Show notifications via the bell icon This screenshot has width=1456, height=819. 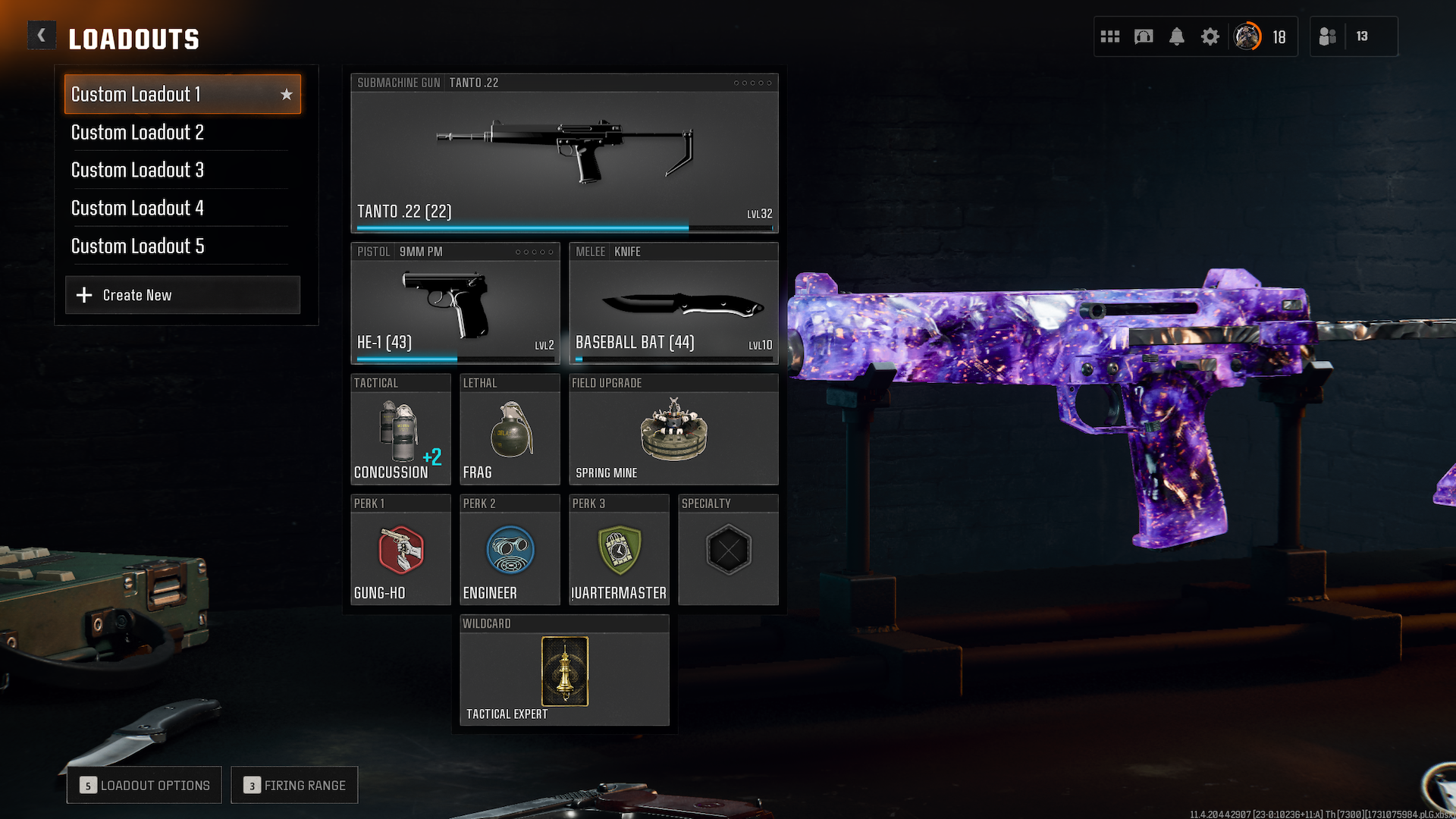[1177, 36]
